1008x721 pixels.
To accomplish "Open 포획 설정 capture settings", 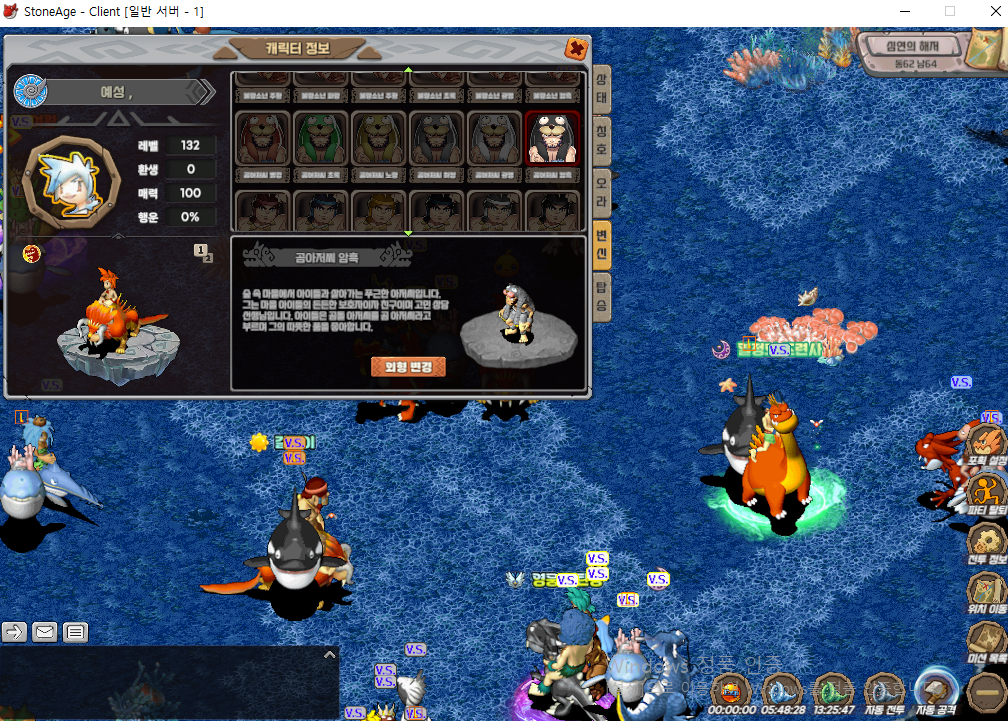I will pyautogui.click(x=986, y=444).
